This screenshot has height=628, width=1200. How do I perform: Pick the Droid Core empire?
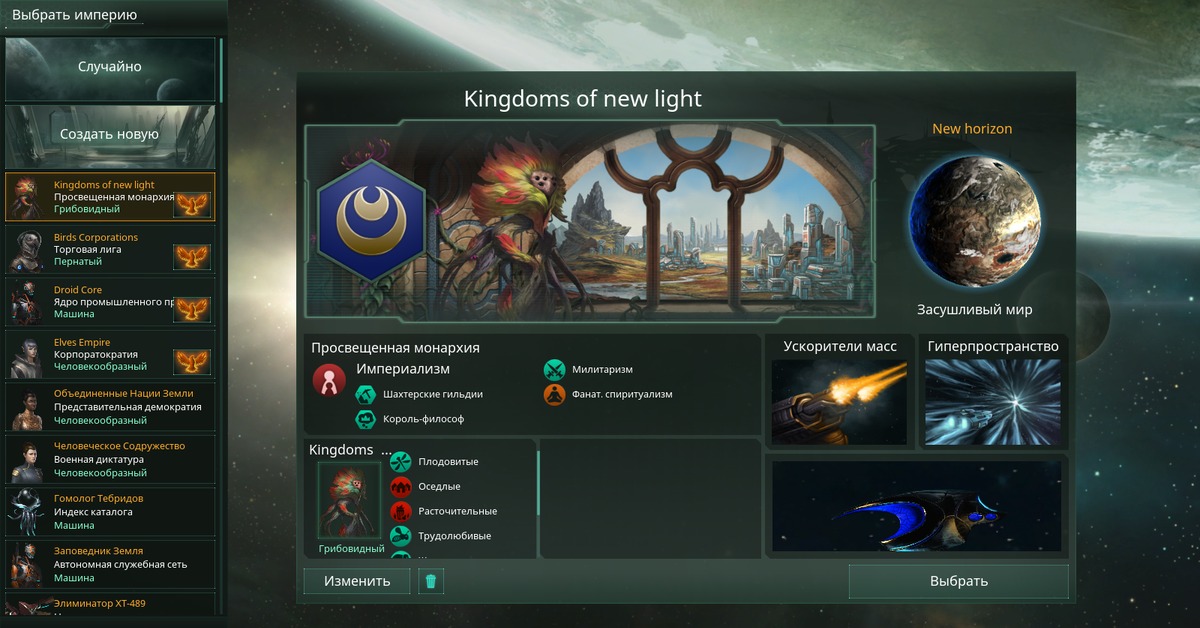click(110, 302)
